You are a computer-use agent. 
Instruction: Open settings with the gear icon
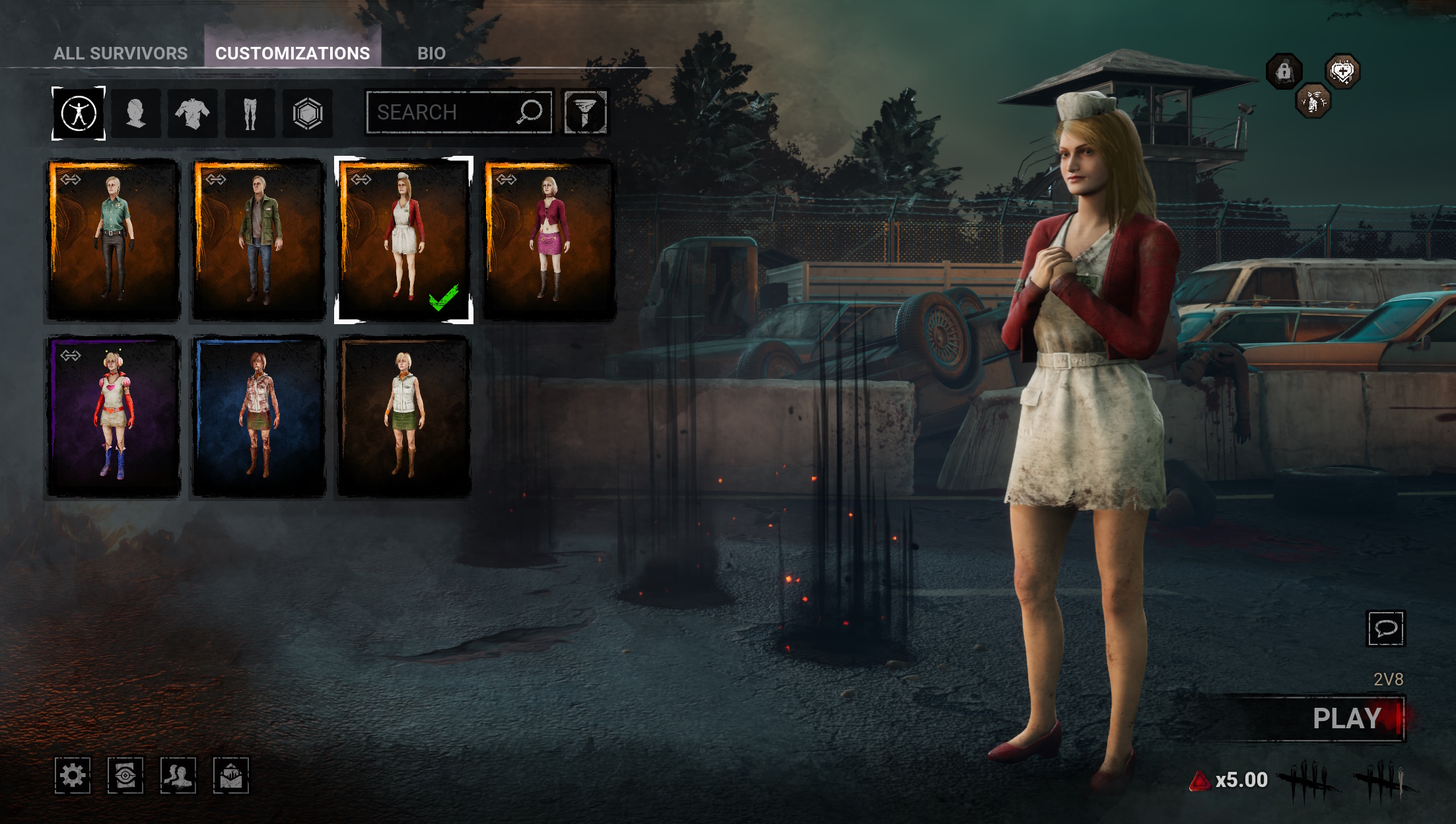pos(73,775)
